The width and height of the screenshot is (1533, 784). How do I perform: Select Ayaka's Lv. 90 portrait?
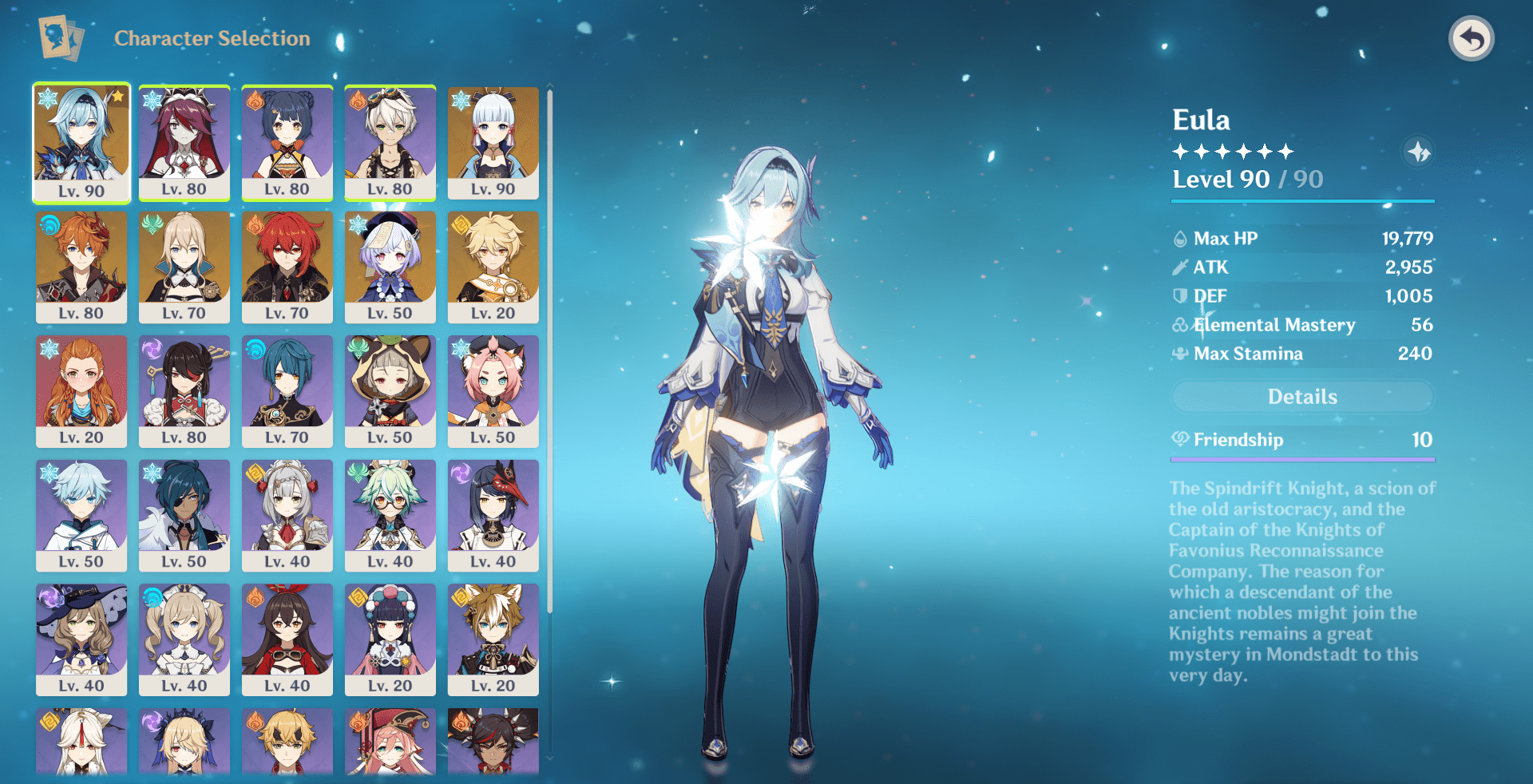pyautogui.click(x=493, y=142)
